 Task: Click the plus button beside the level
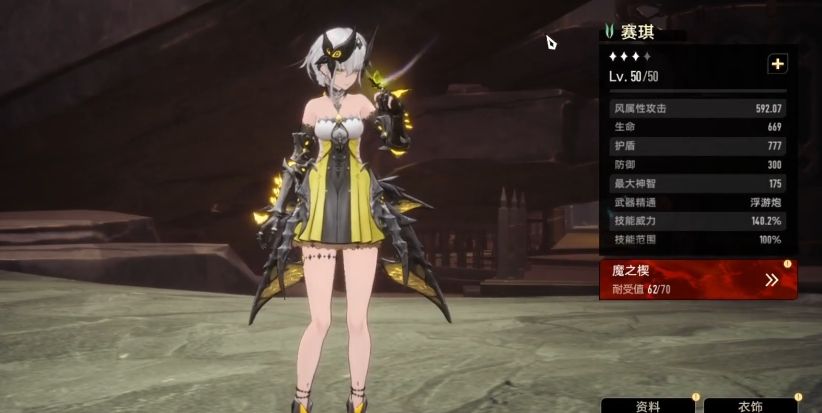pyautogui.click(x=777, y=64)
